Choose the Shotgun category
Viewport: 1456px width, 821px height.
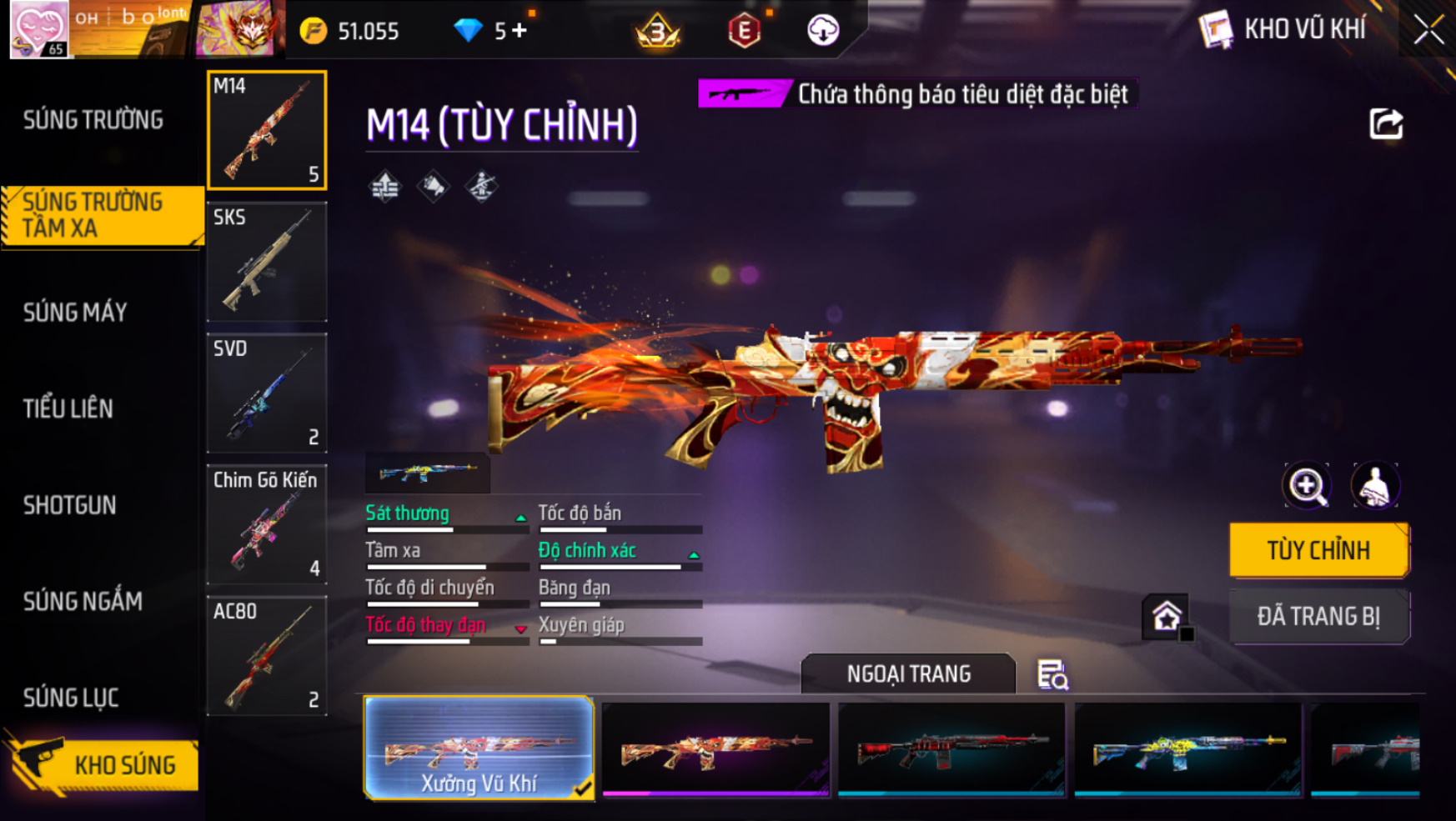[x=70, y=505]
